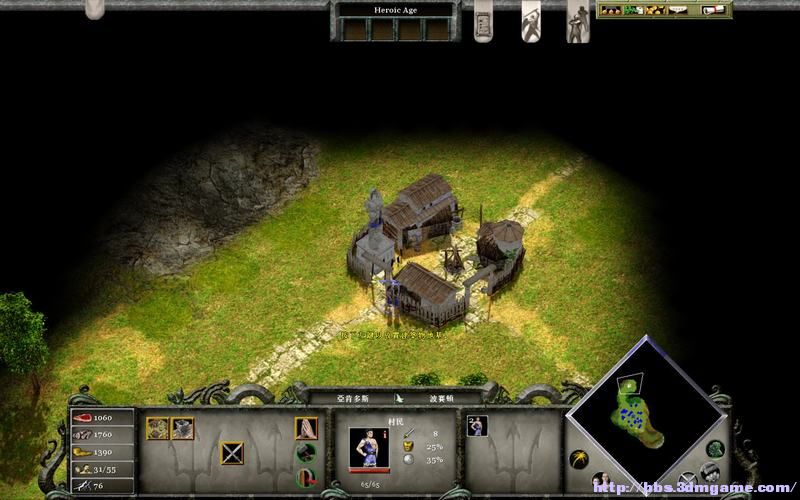Viewport: 800px width, 500px height.
Task: Click the red-arrow command icon in the command panel
Action: point(306,476)
